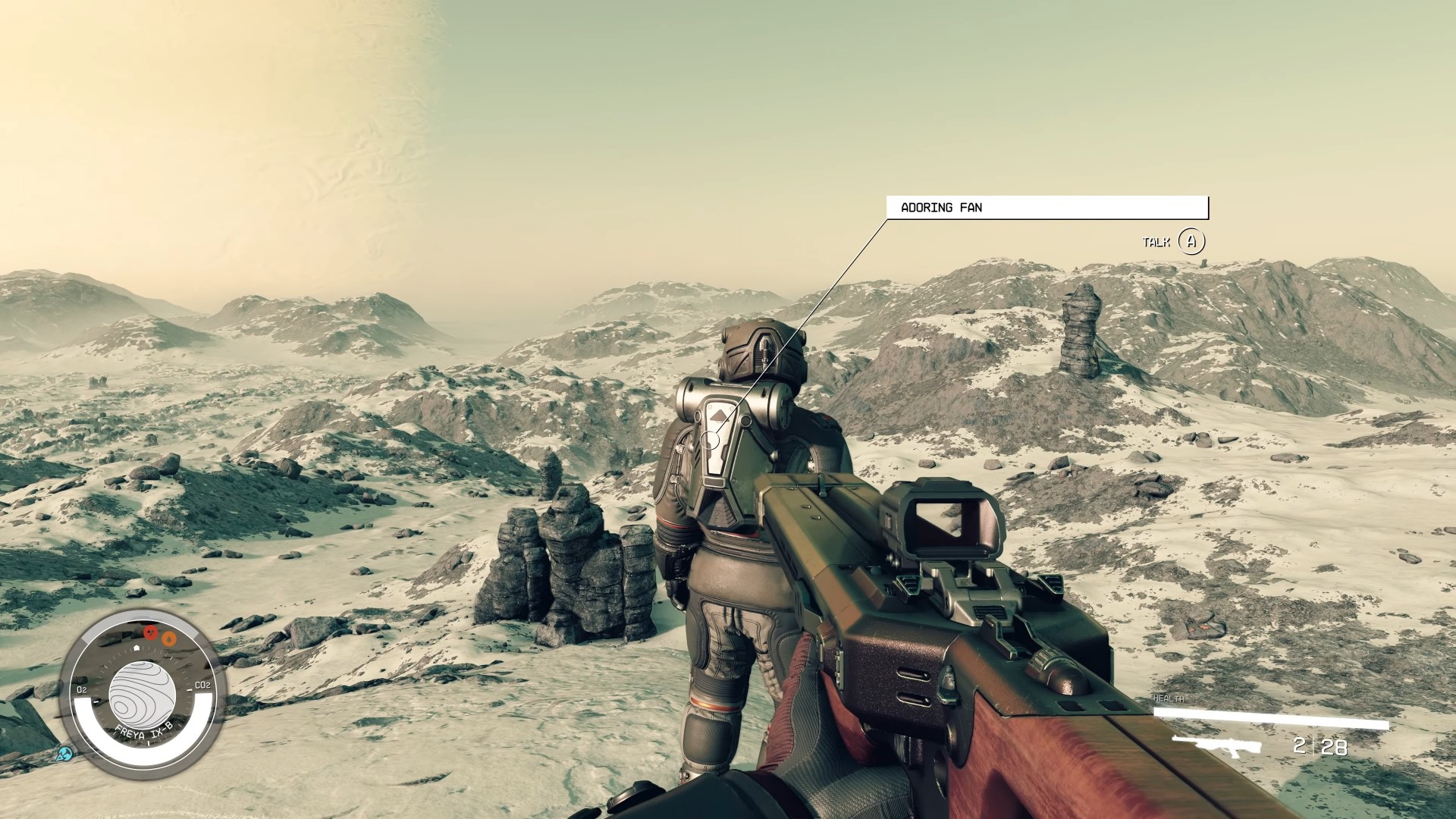Select the red radiation hazard marker
The height and width of the screenshot is (819, 1456).
150,632
